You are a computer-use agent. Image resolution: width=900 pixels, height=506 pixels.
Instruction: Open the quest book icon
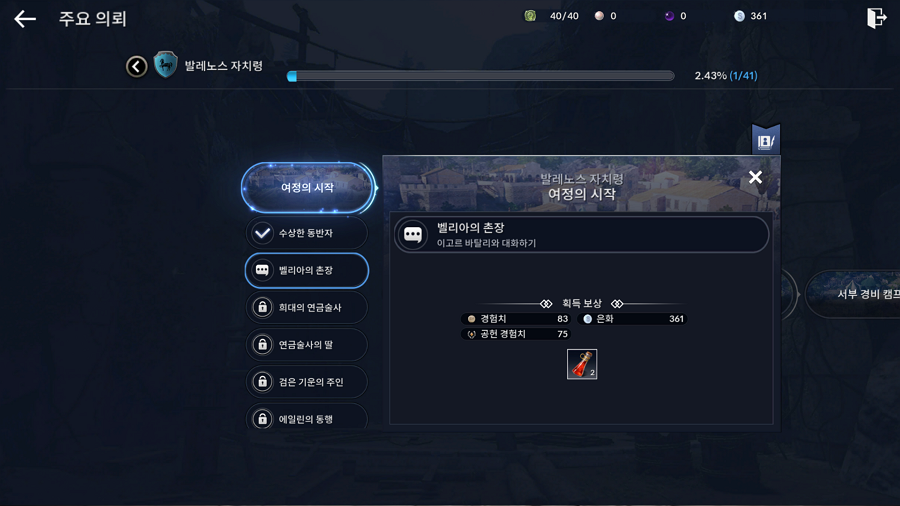pyautogui.click(x=765, y=141)
